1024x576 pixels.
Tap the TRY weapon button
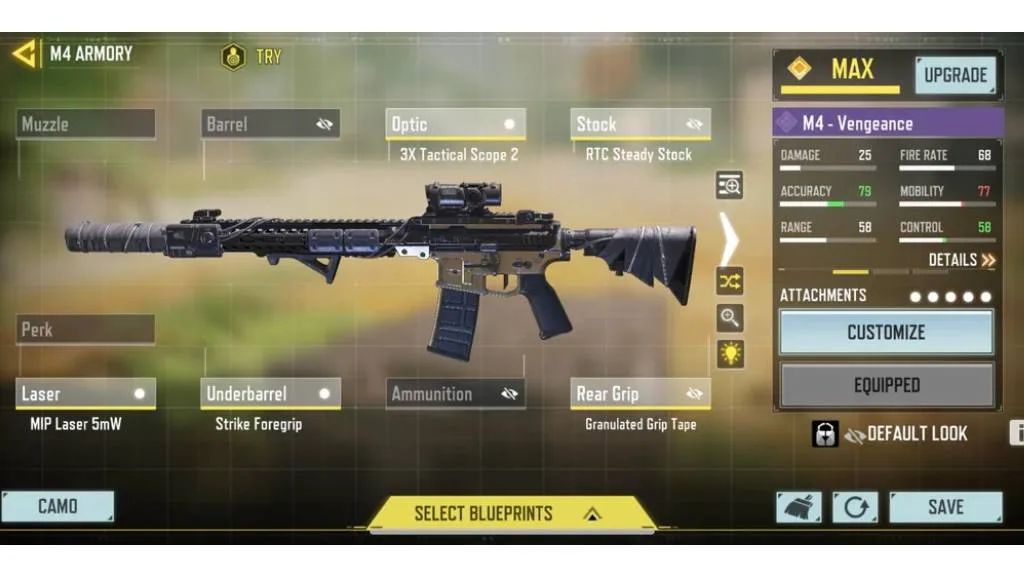[252, 57]
